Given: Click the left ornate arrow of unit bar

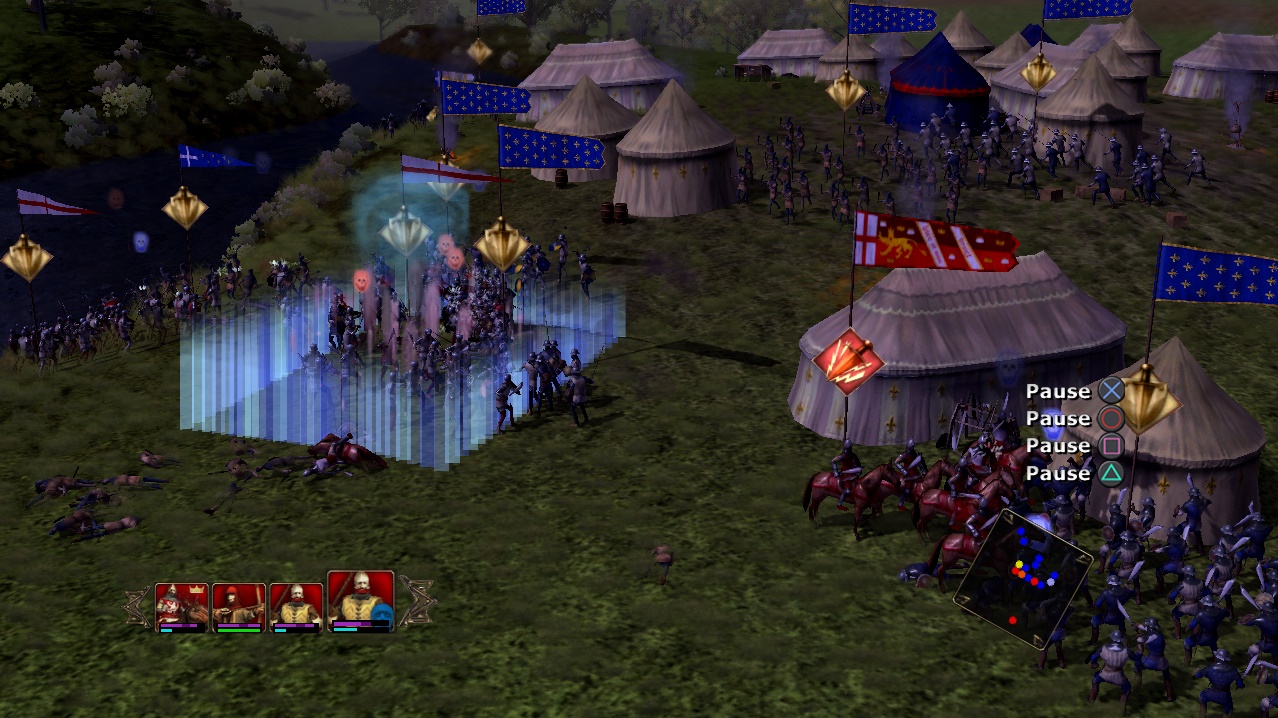Looking at the screenshot, I should tap(136, 607).
